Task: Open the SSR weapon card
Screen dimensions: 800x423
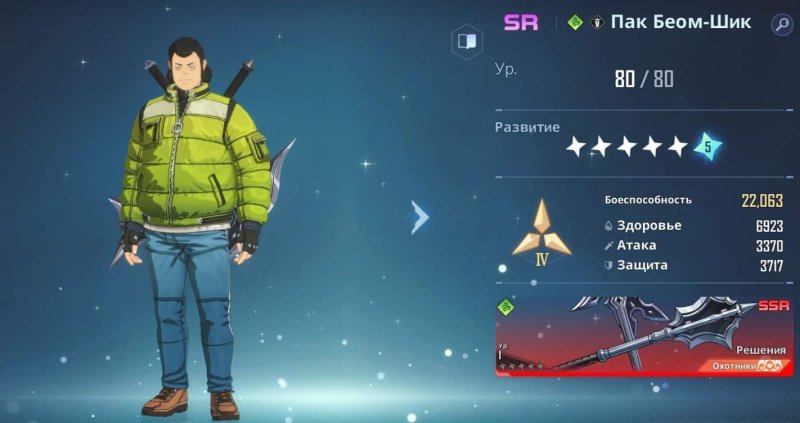Action: coord(646,336)
